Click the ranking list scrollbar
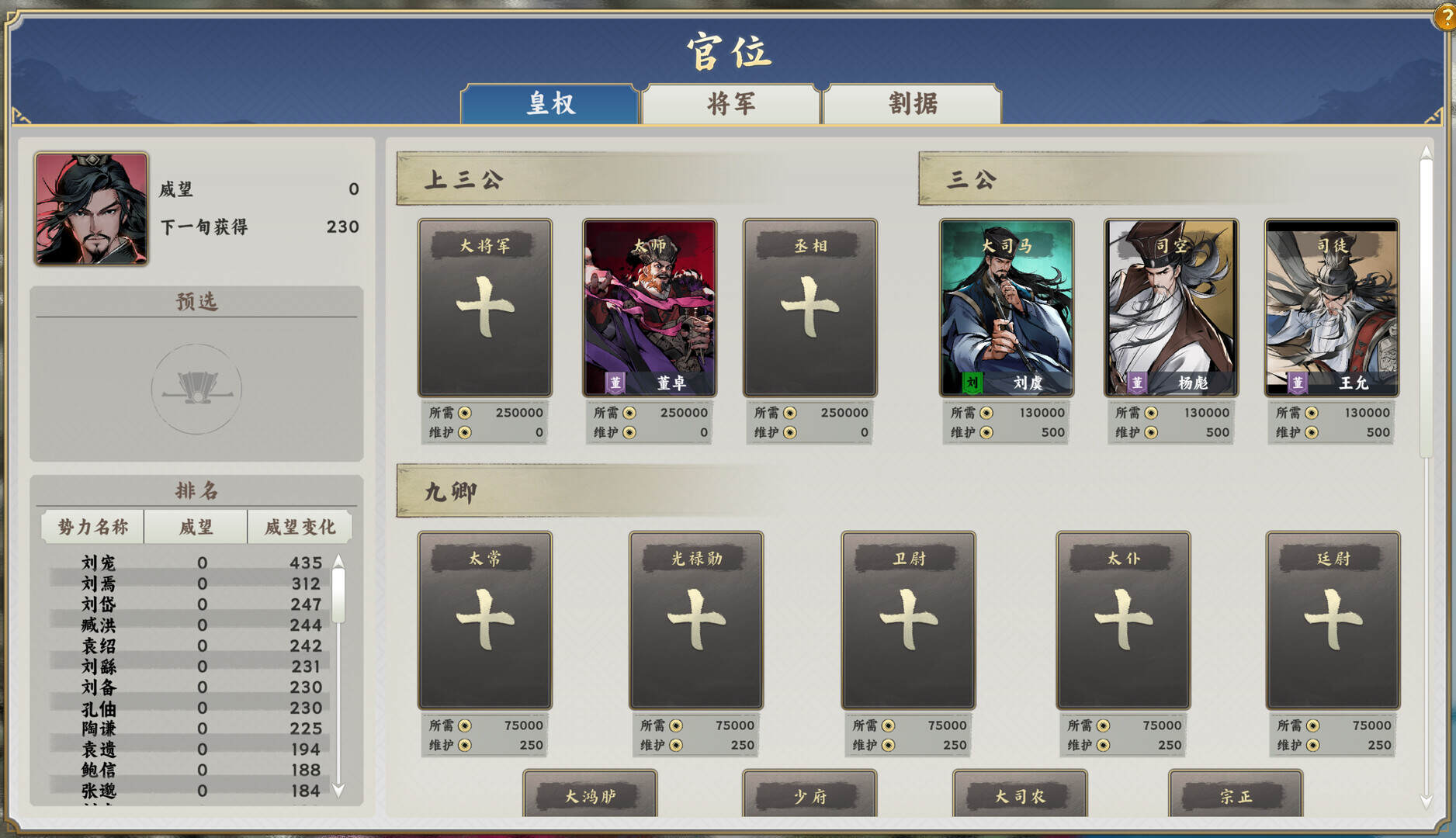 pos(338,597)
